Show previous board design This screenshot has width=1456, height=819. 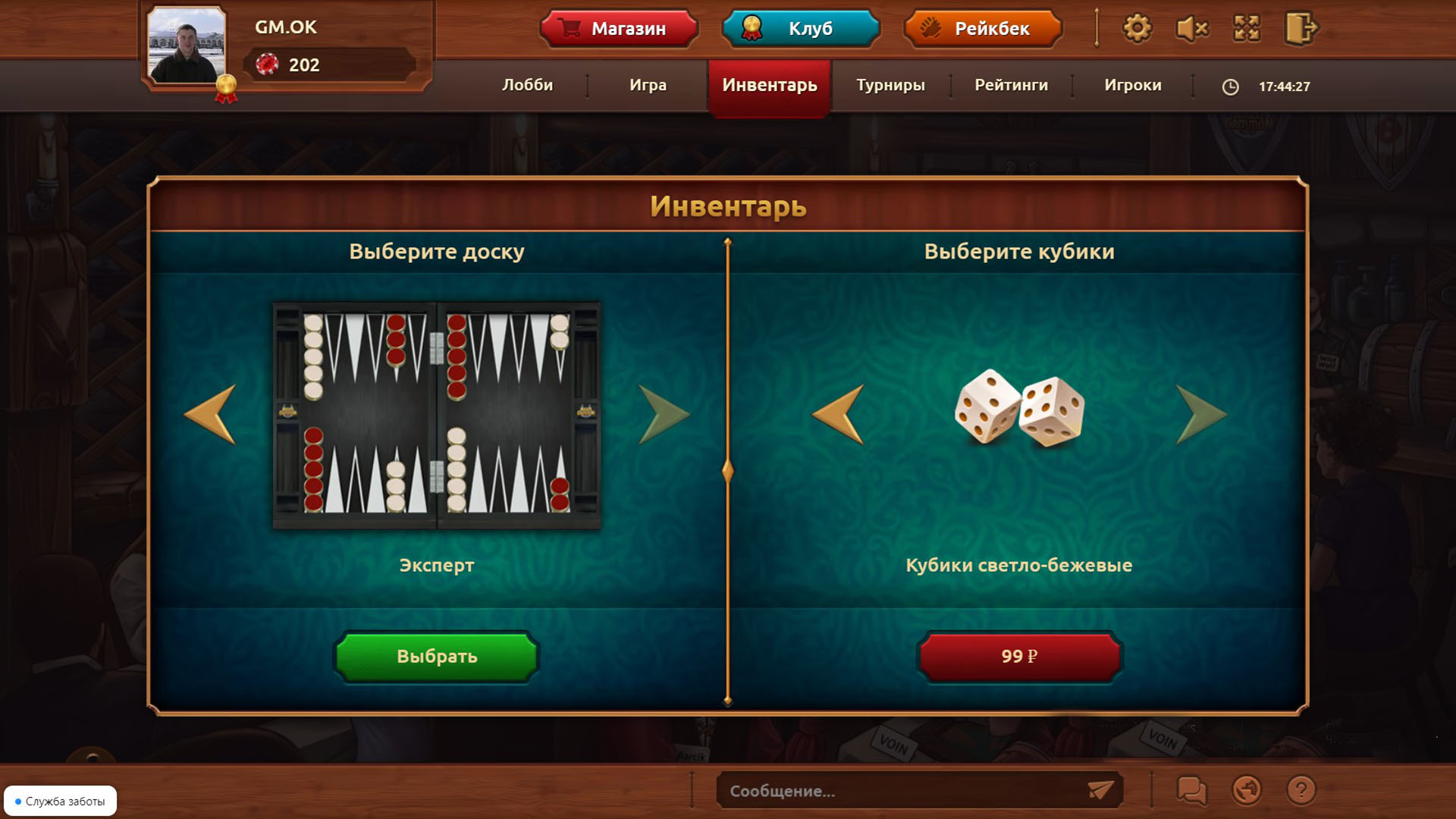tap(209, 416)
